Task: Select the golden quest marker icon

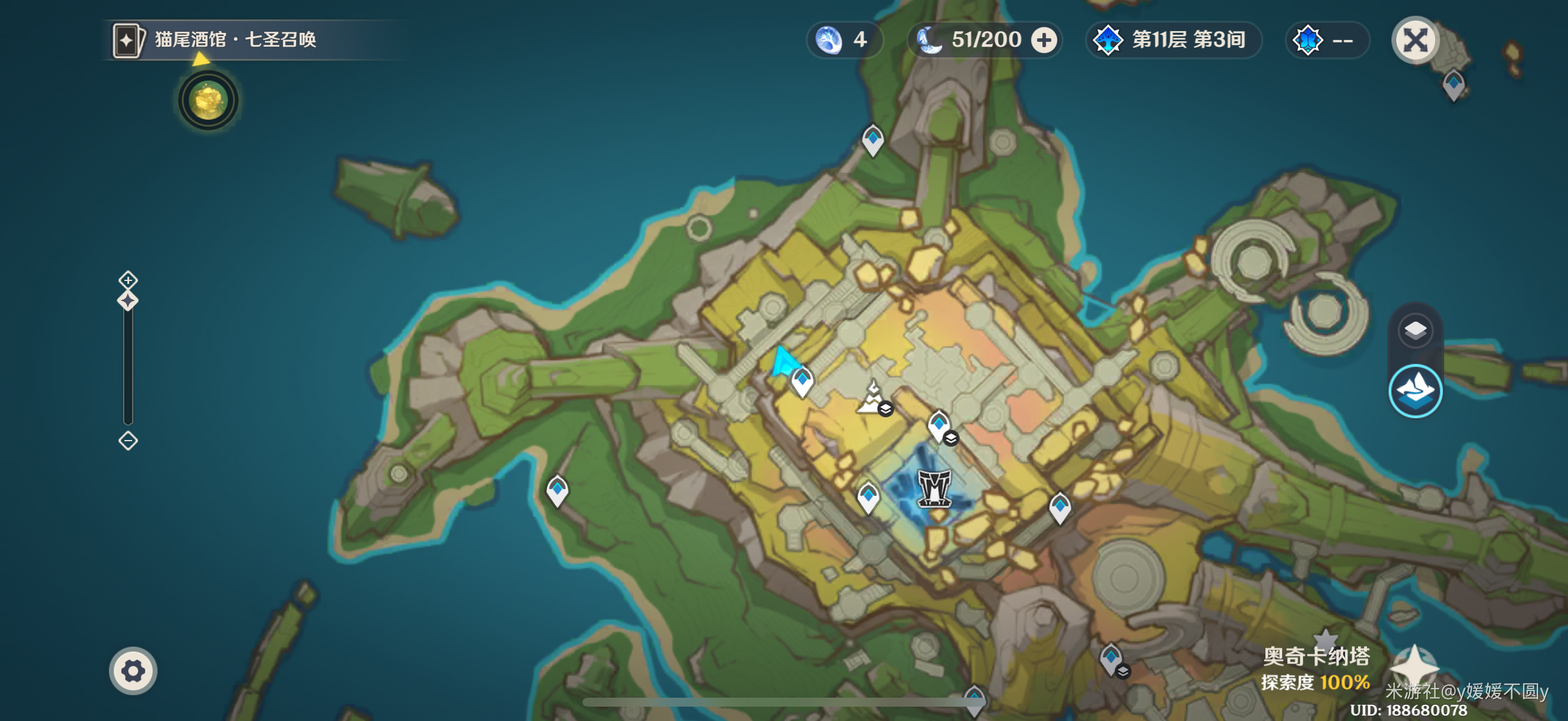Action: click(208, 100)
